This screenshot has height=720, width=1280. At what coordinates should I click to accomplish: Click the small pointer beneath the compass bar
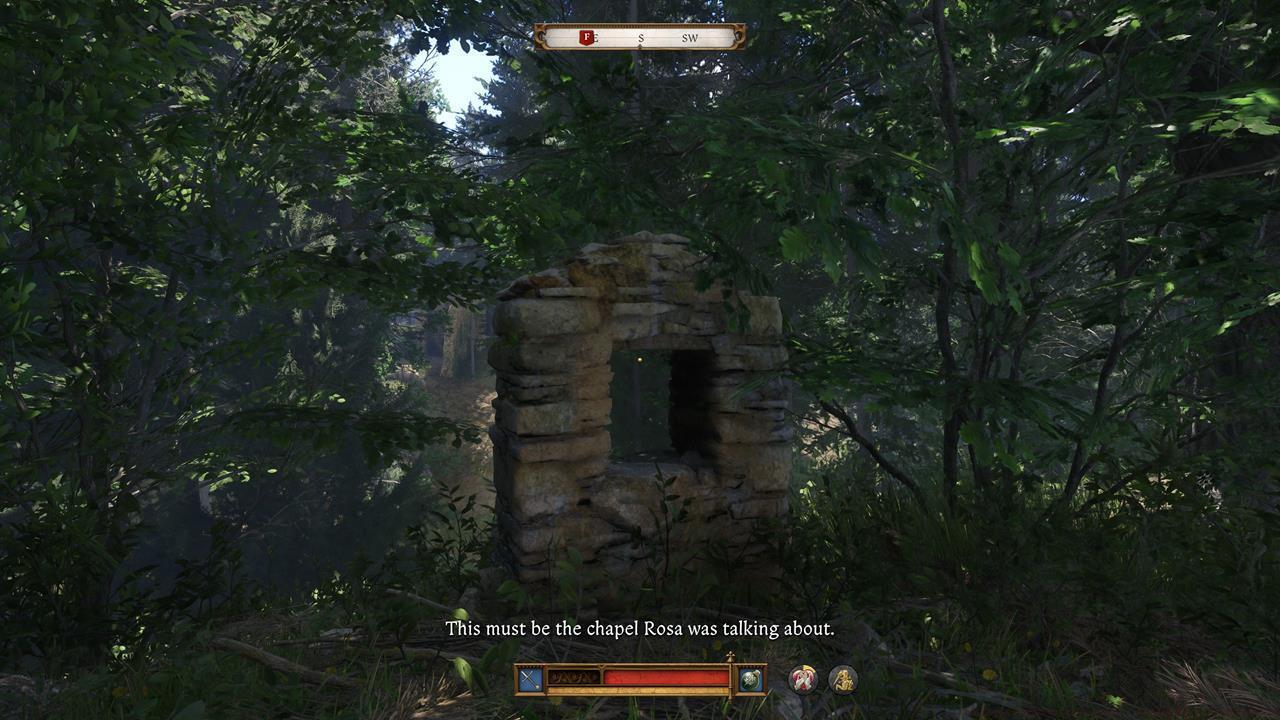click(x=640, y=46)
